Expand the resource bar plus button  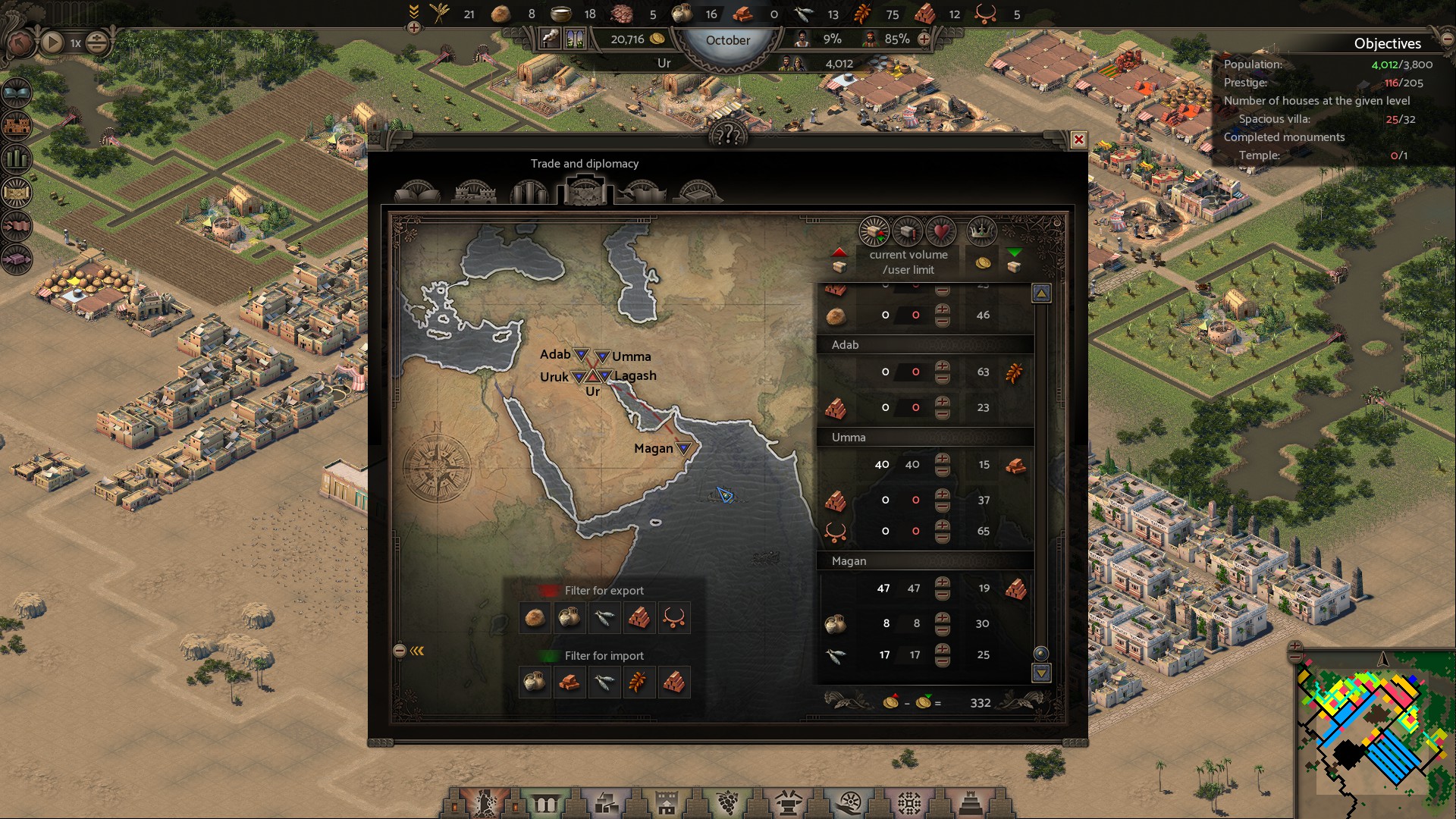point(414,28)
